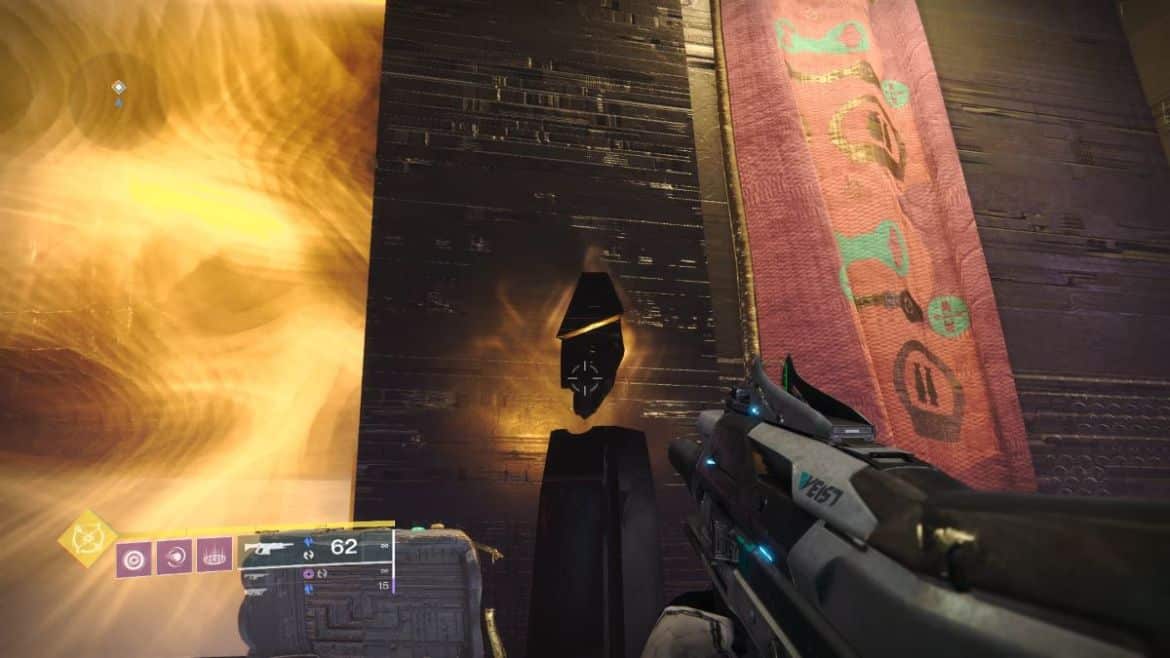Image resolution: width=1170 pixels, height=658 pixels.
Task: Use the grenade ability with concentric rings
Action: click(134, 556)
